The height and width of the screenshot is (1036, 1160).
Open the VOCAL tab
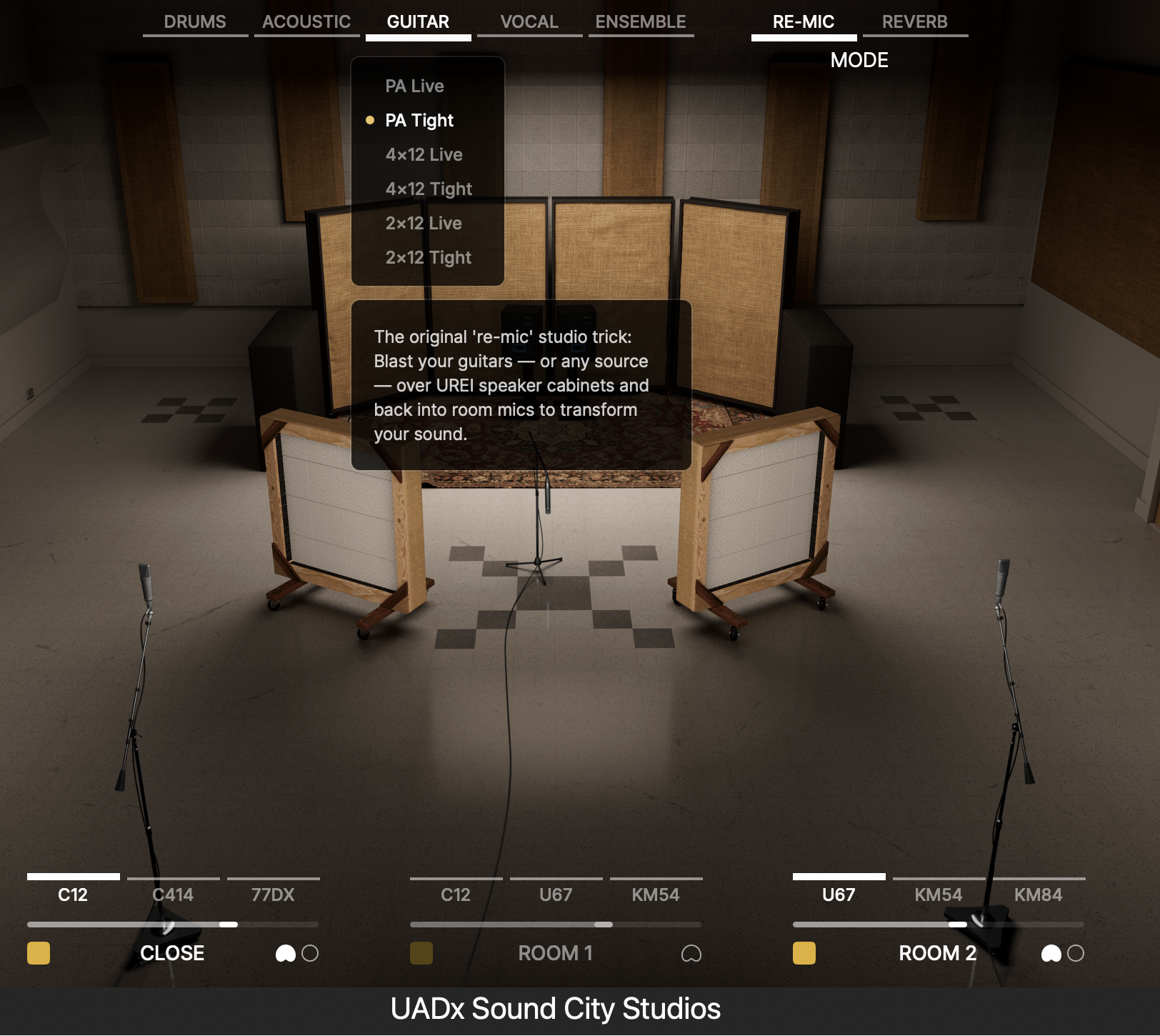529,21
